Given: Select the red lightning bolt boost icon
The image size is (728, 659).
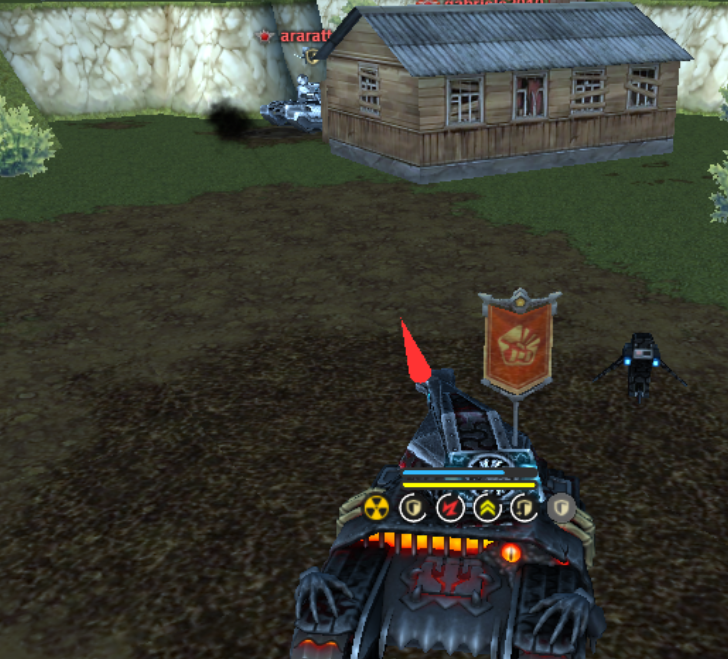Looking at the screenshot, I should [x=450, y=508].
